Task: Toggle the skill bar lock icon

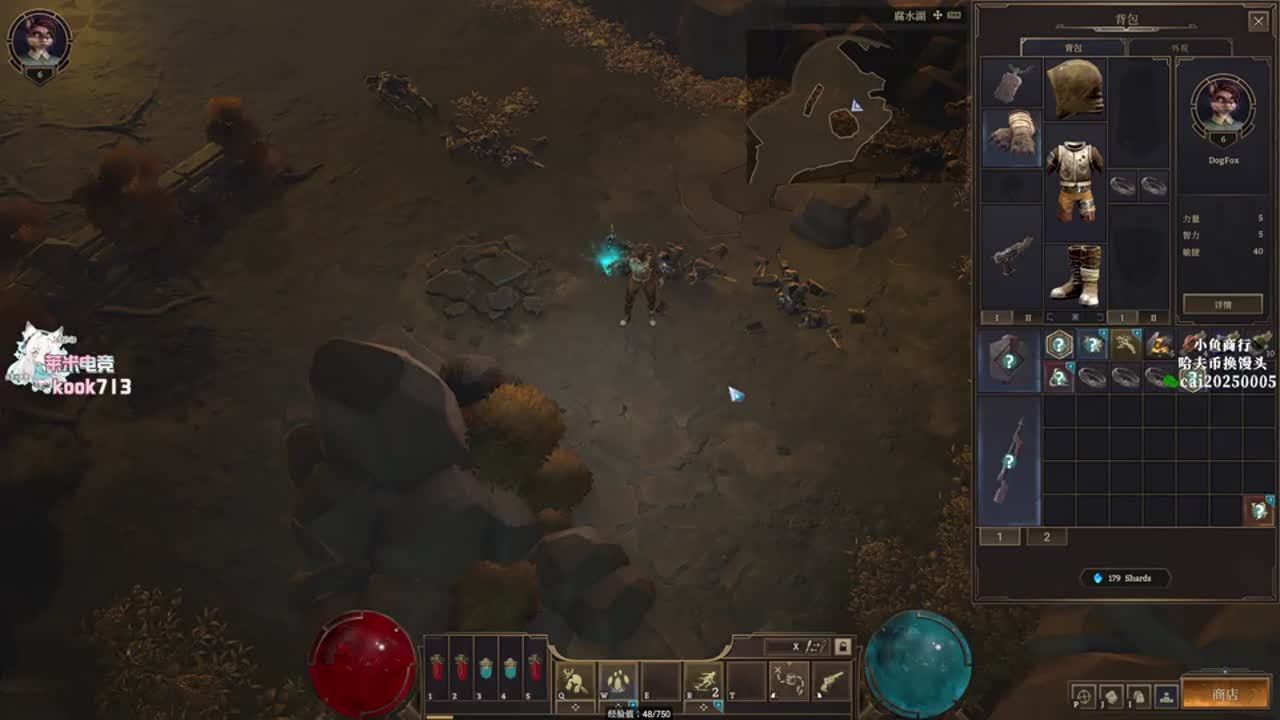Action: click(843, 646)
